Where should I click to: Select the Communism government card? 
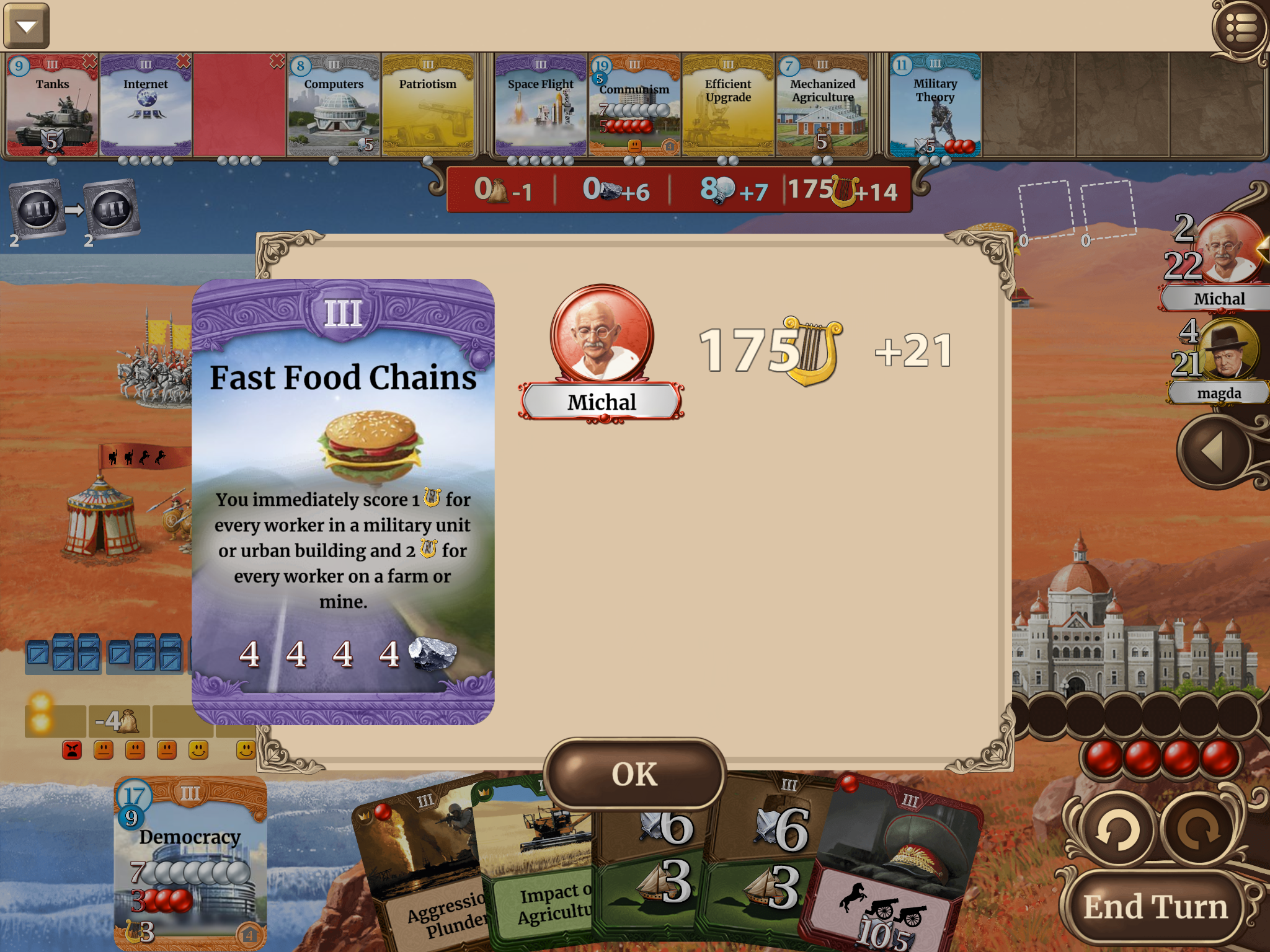tap(634, 105)
